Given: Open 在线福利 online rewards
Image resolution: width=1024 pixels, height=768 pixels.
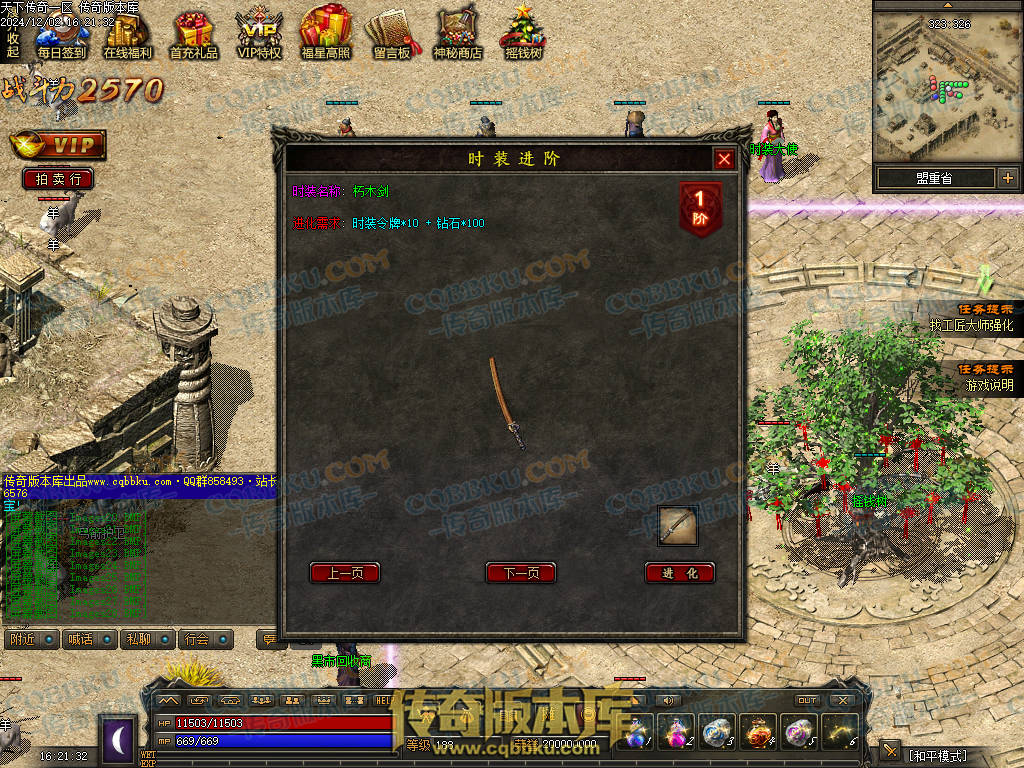Looking at the screenshot, I should pyautogui.click(x=127, y=37).
